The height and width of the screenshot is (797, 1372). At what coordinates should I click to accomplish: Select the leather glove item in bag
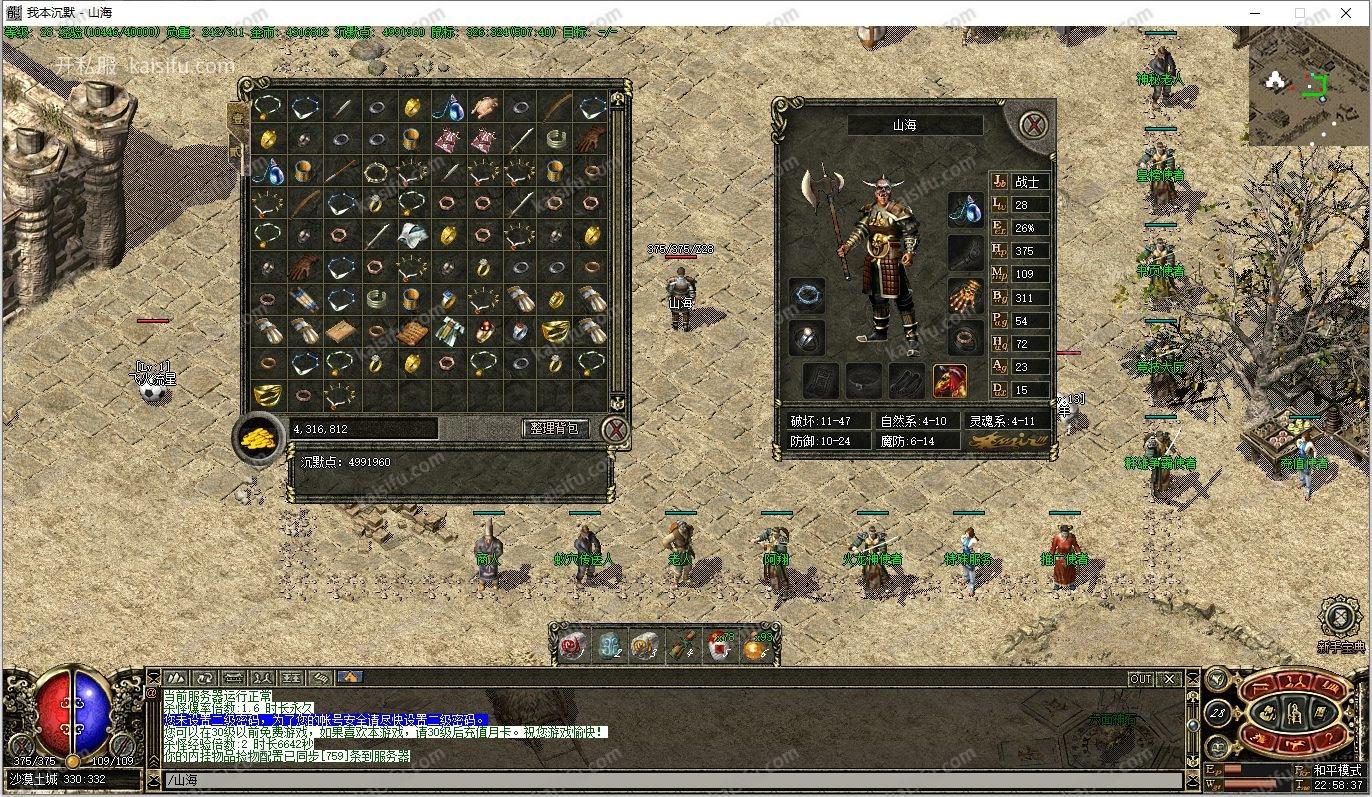(590, 139)
